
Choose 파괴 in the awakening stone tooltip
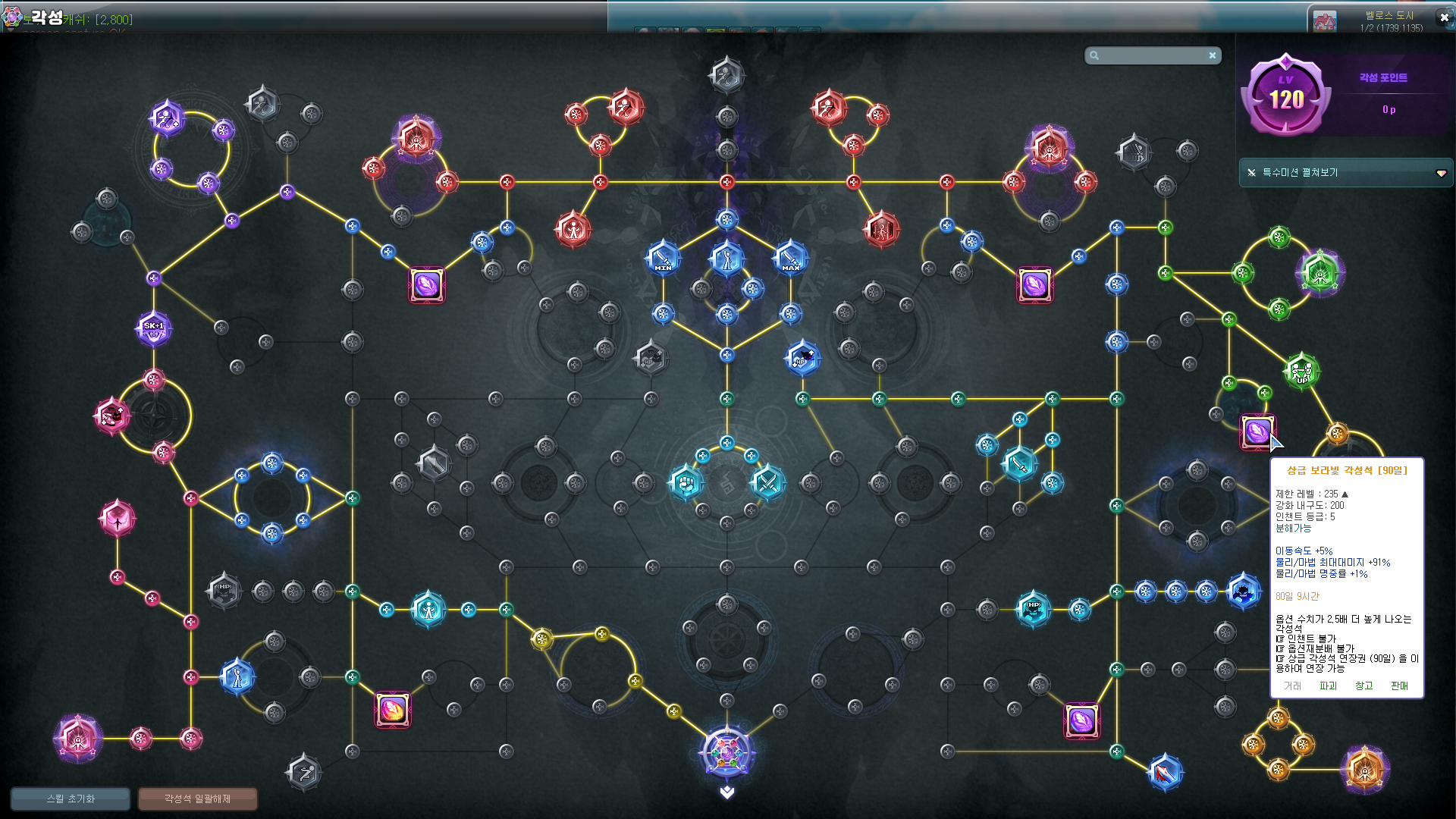click(1328, 686)
